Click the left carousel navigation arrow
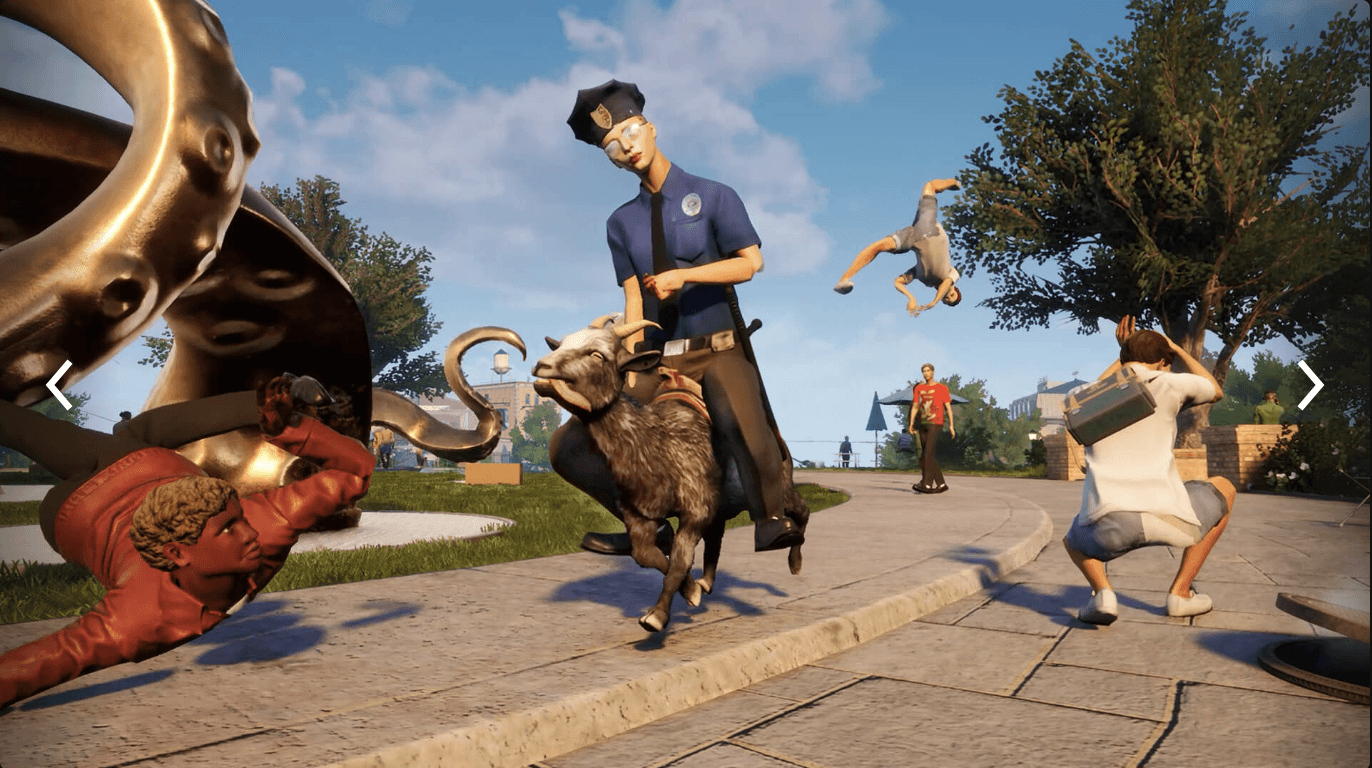Viewport: 1372px width, 768px height. click(x=58, y=385)
